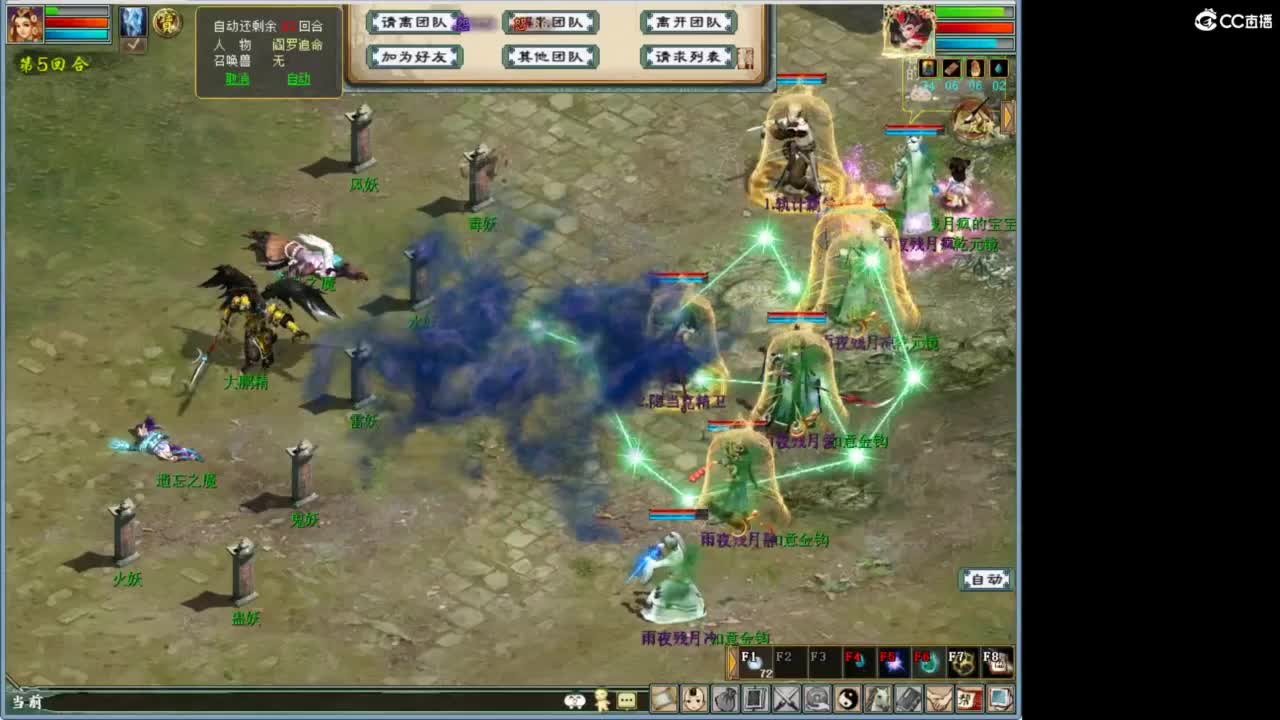Click the orange arrow beside the F1 hotbar
The image size is (1280, 720).
(732, 662)
